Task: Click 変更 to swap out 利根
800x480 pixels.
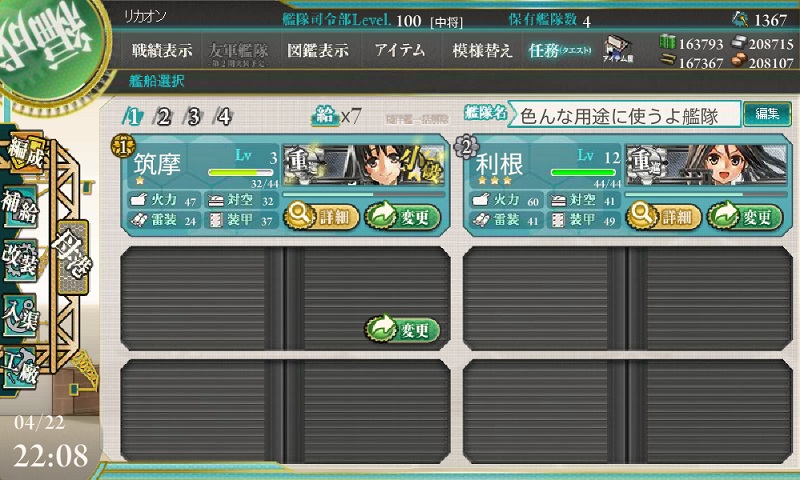Action: 745,215
